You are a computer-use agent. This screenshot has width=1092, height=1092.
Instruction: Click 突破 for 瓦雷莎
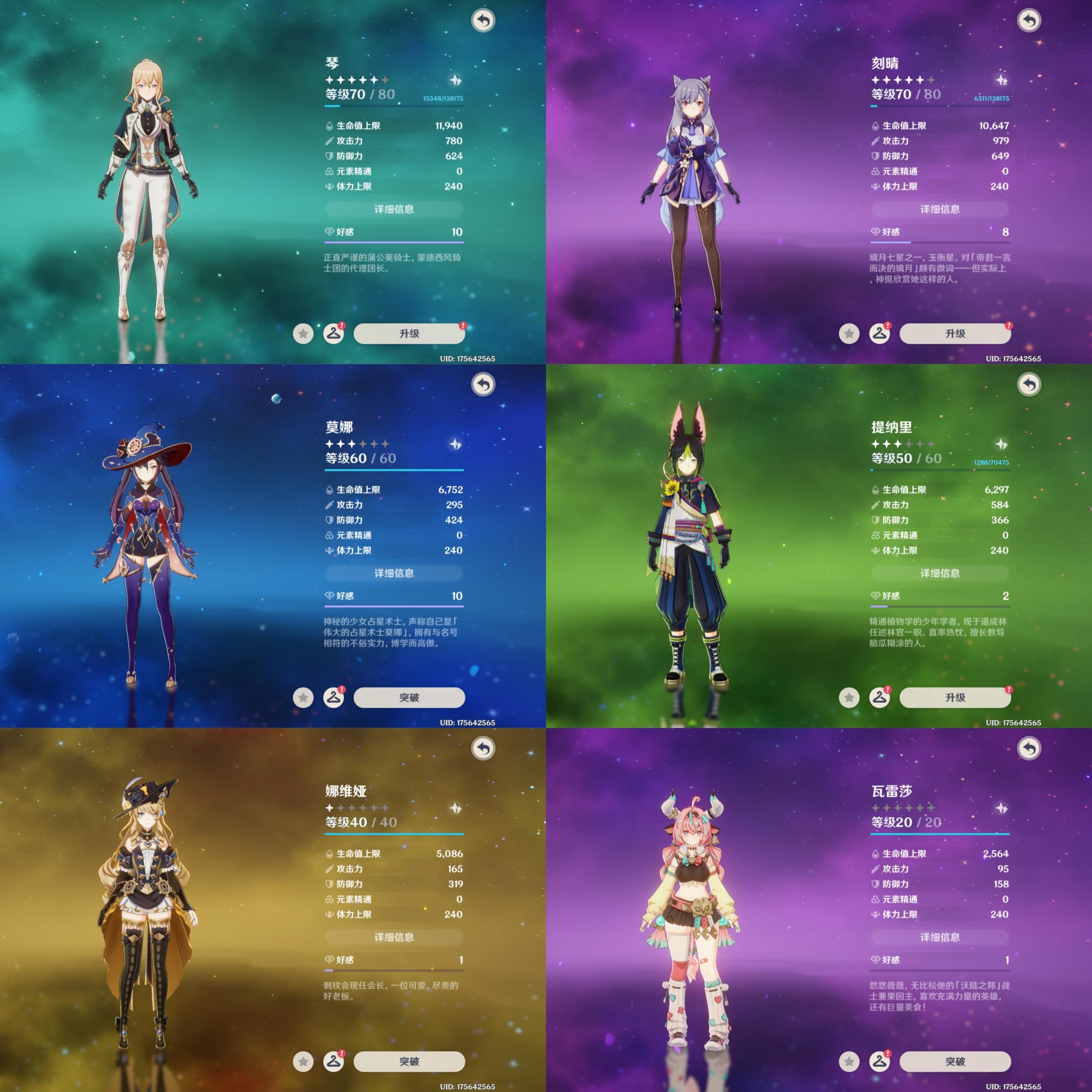955,1061
